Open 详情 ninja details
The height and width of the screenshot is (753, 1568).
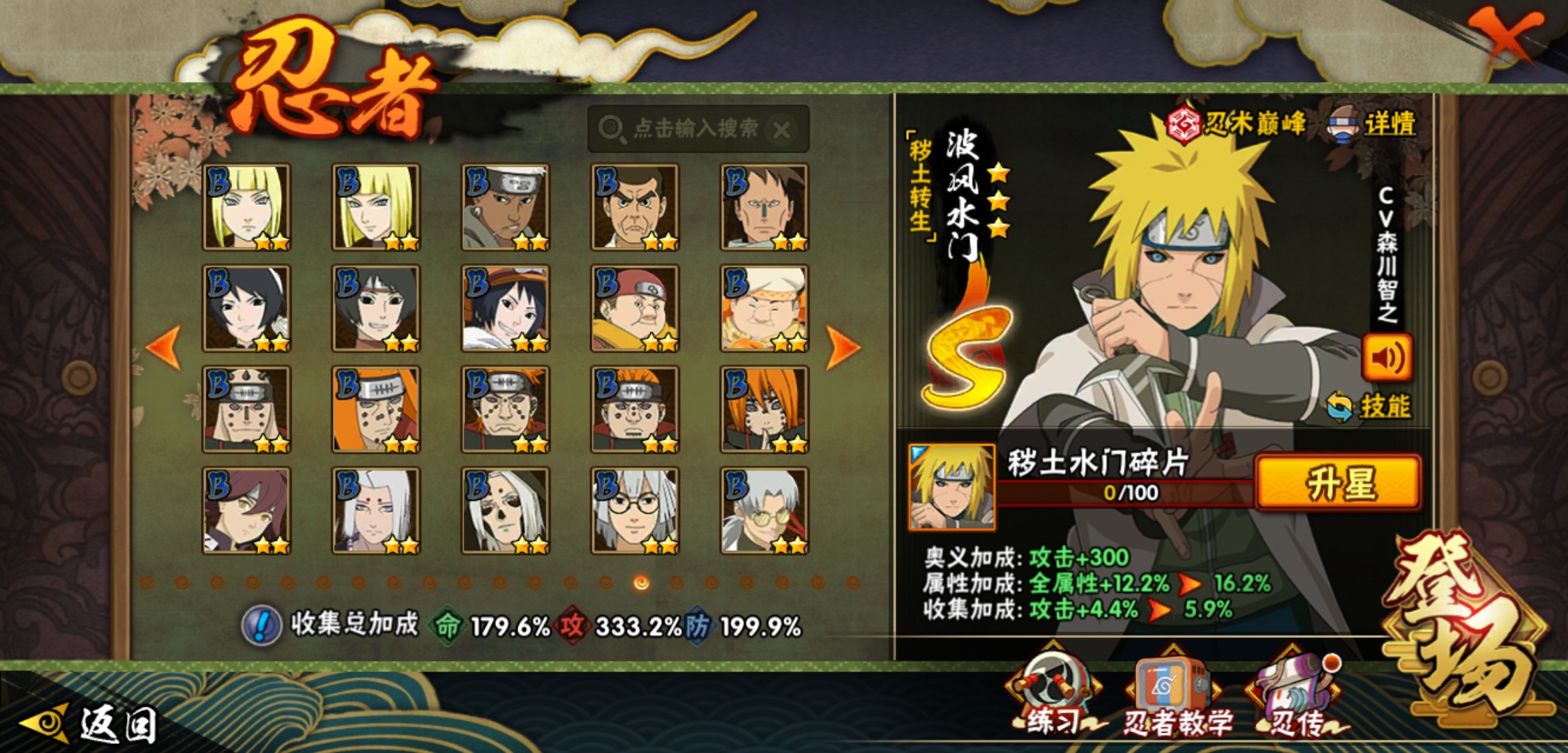point(1374,125)
